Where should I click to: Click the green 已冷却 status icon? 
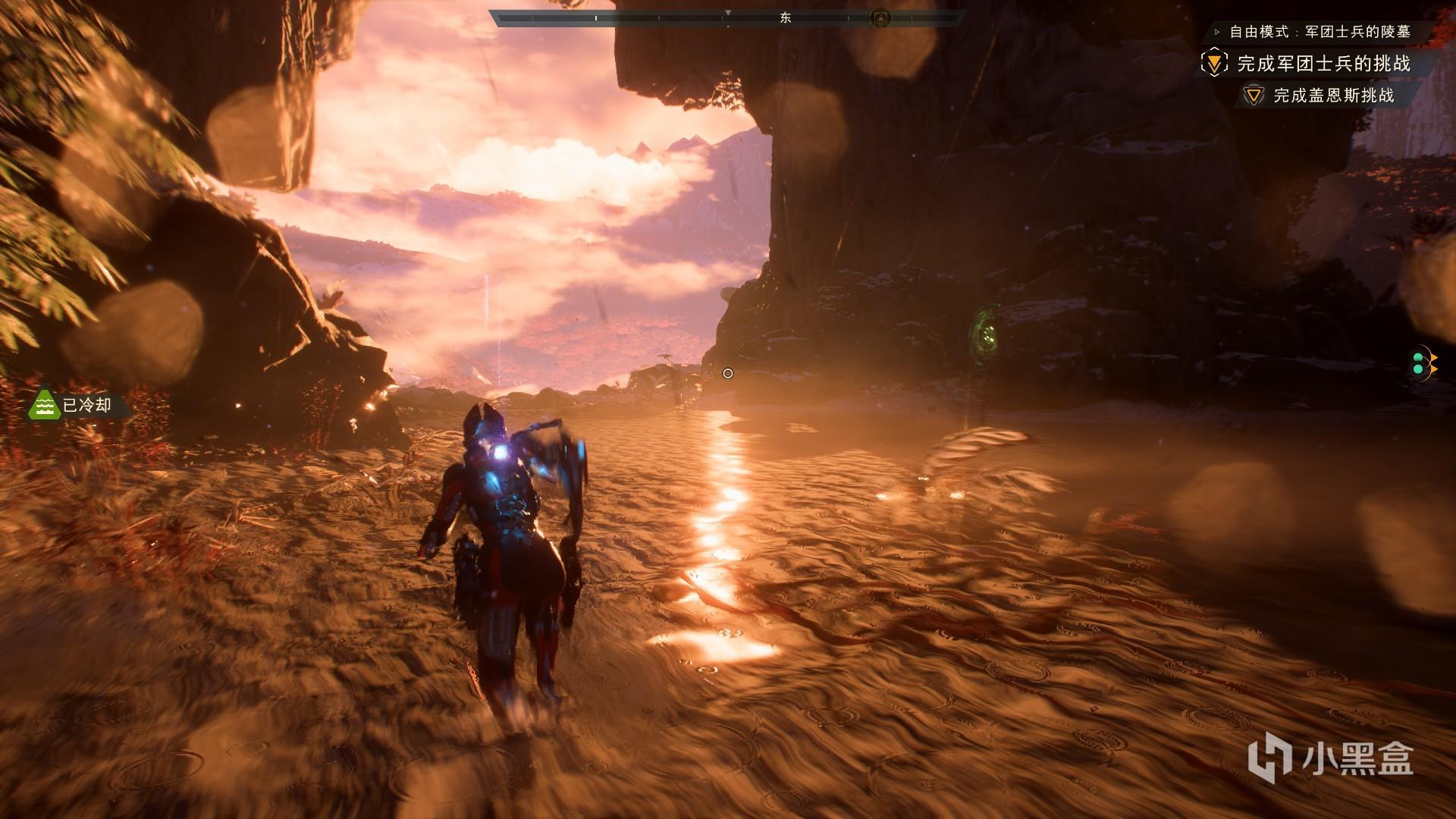44,405
